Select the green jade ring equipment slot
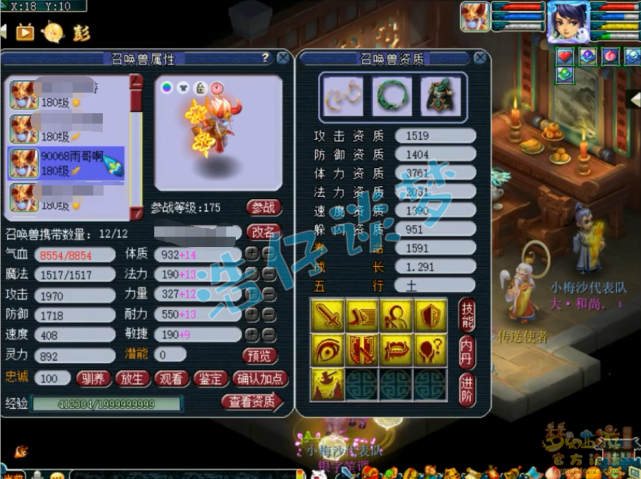641x479 pixels. (x=391, y=96)
